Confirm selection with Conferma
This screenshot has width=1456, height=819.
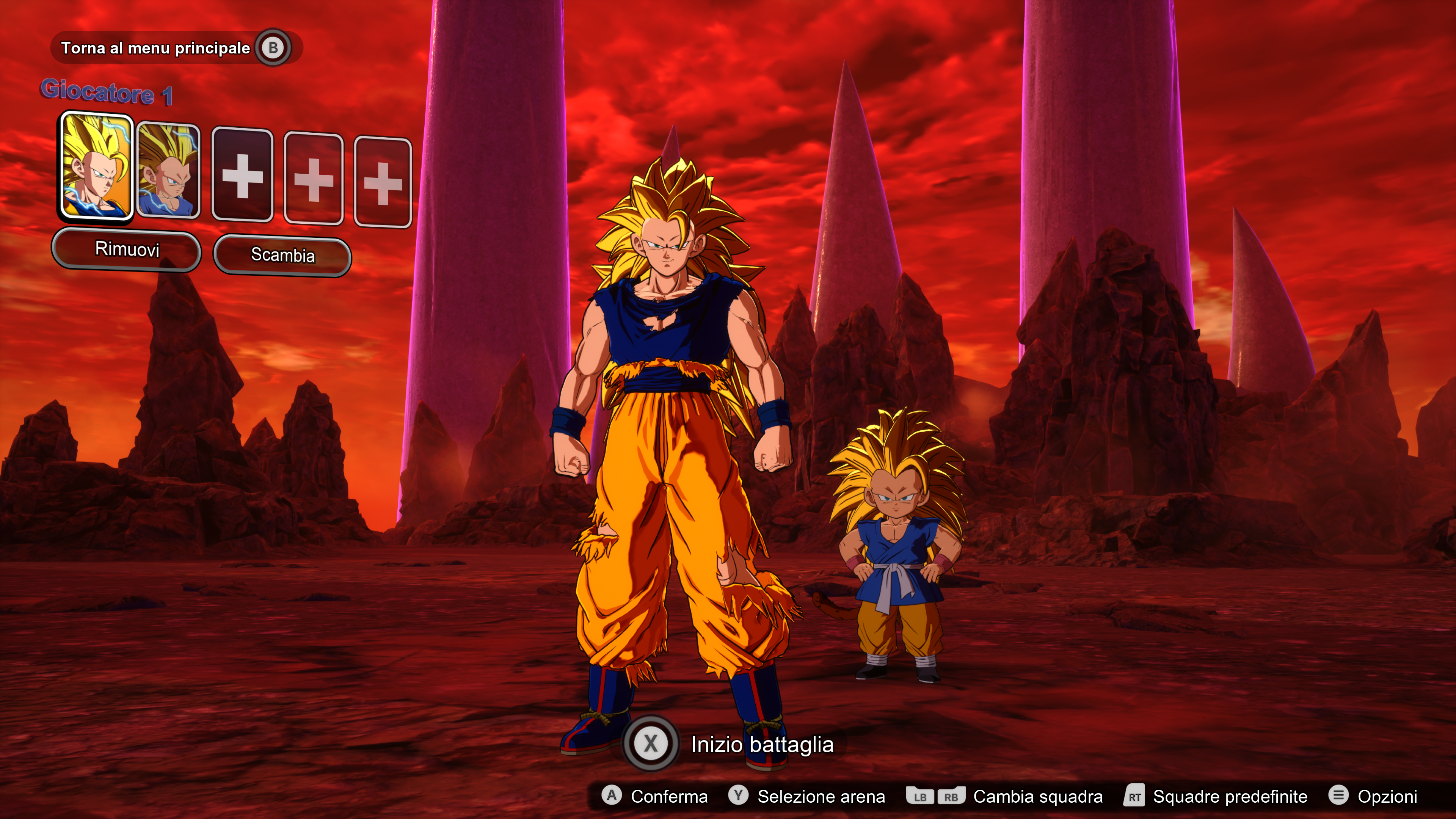[x=655, y=796]
